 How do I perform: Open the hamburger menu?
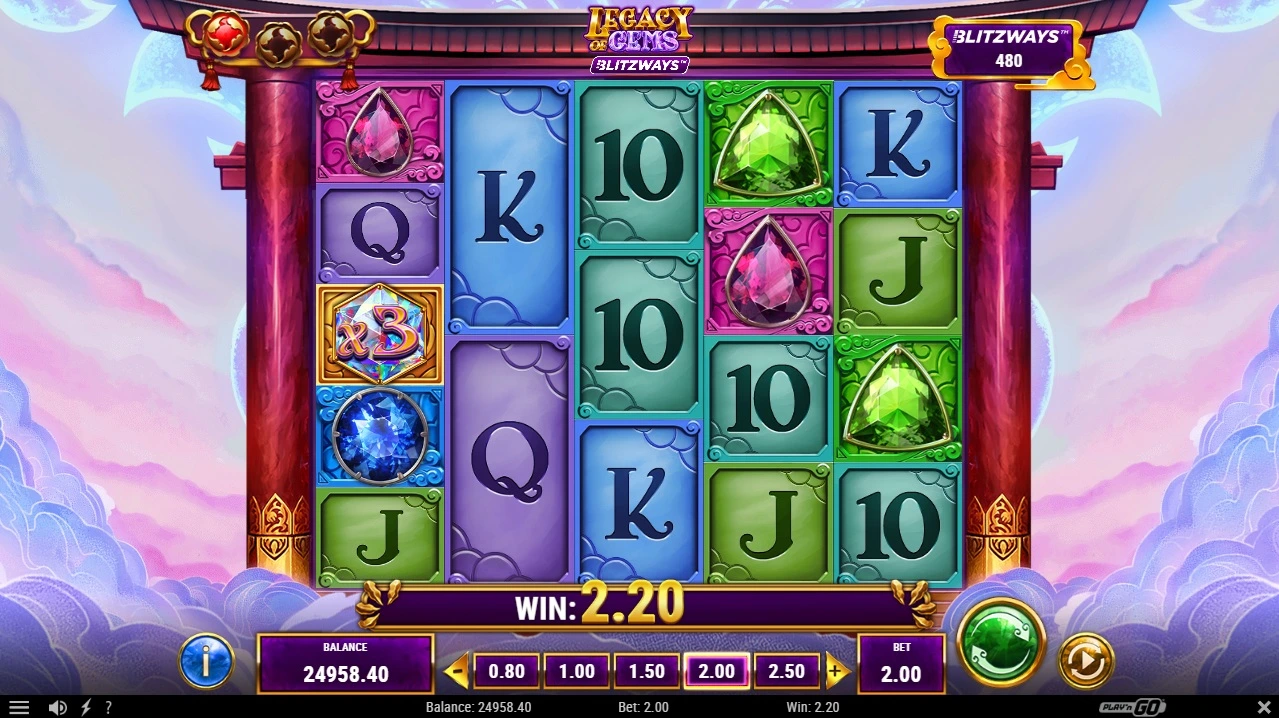pos(19,708)
